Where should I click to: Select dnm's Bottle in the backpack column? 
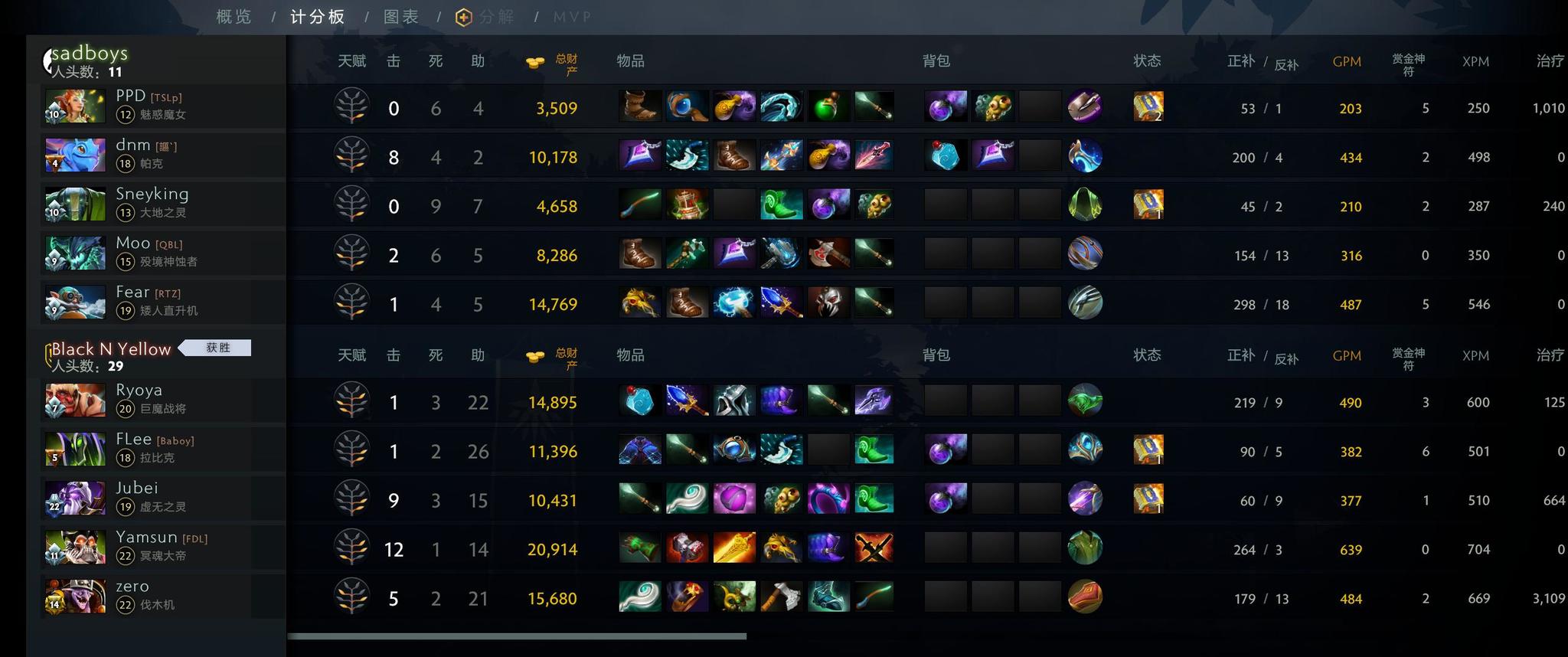946,157
